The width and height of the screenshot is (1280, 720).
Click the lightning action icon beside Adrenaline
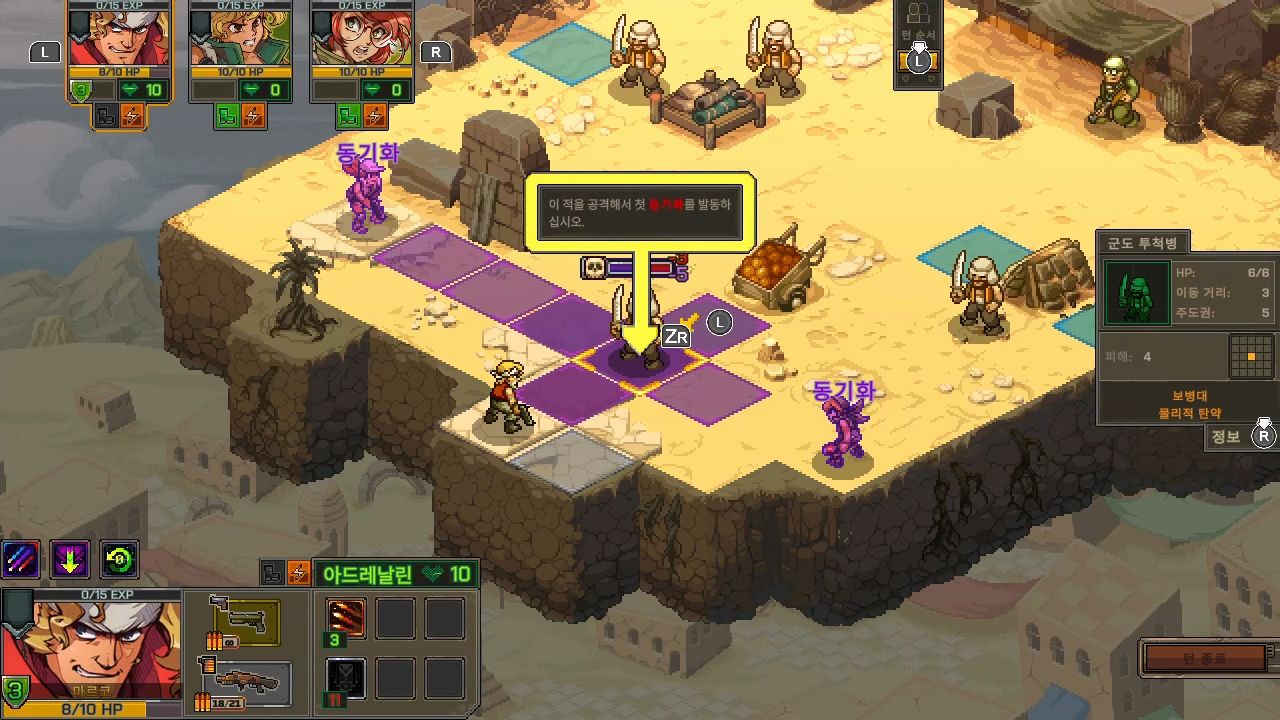[x=298, y=573]
